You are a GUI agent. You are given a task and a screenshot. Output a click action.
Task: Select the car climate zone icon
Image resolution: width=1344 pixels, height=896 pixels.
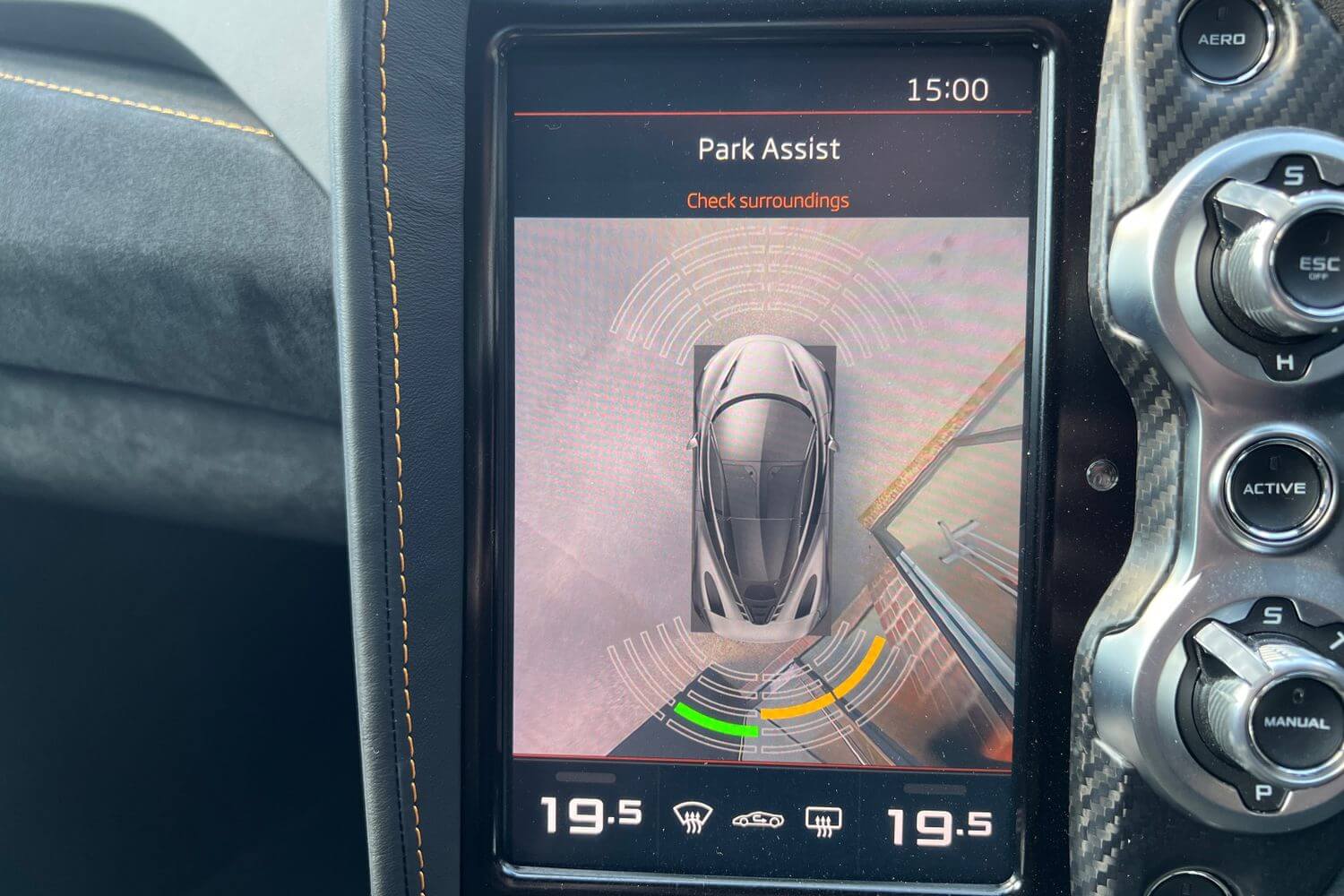pyautogui.click(x=757, y=818)
